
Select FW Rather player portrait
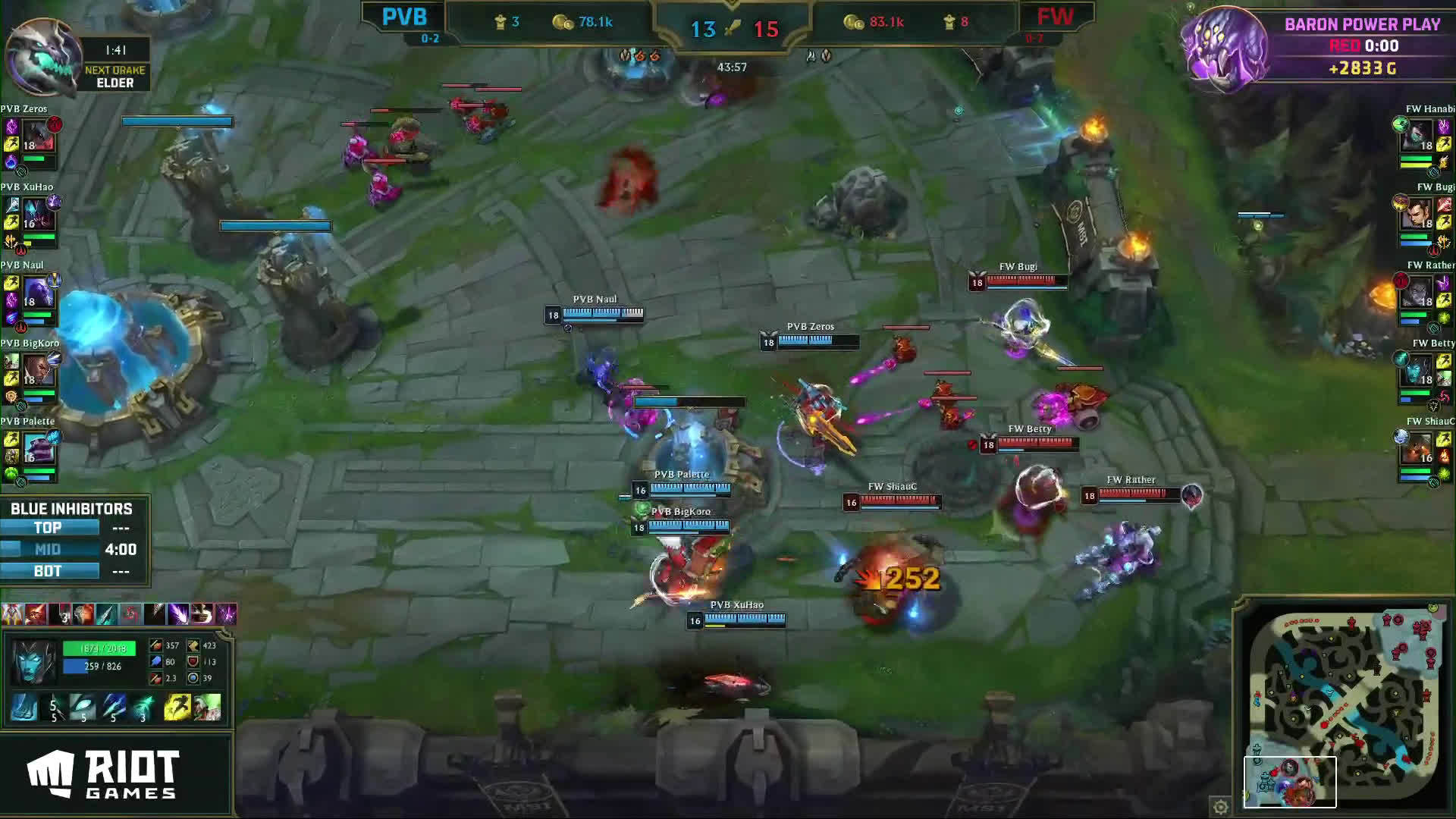(1417, 293)
